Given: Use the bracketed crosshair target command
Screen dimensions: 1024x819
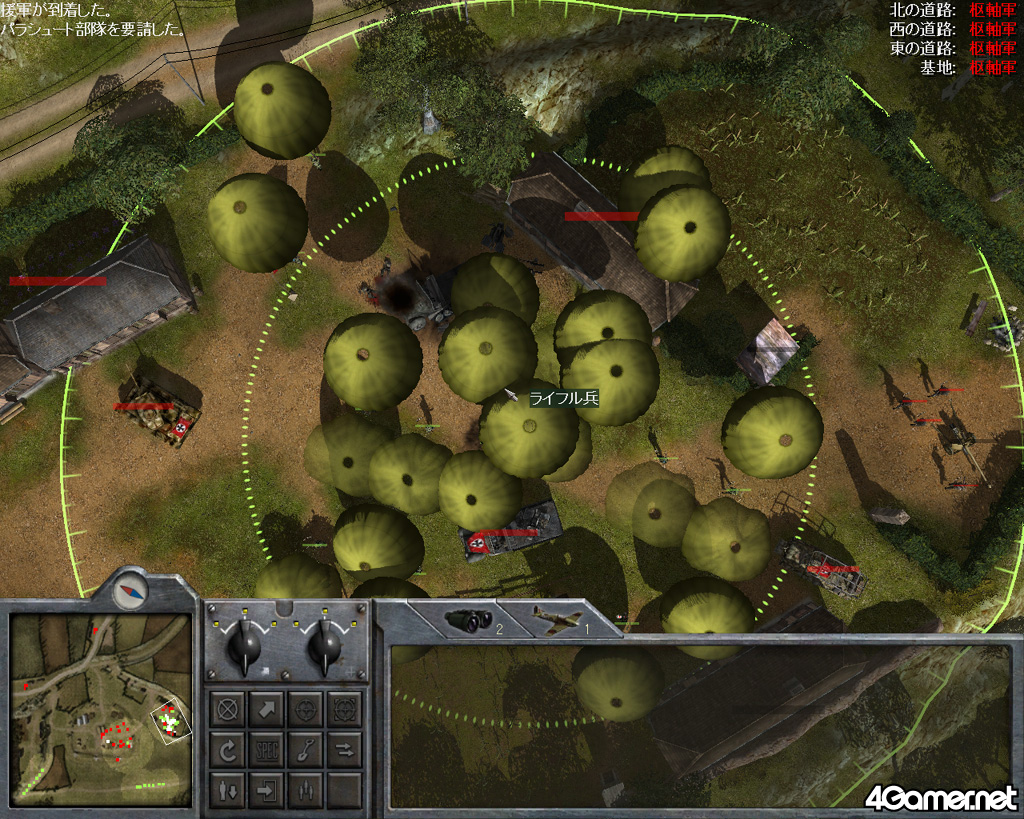Looking at the screenshot, I should point(343,709).
